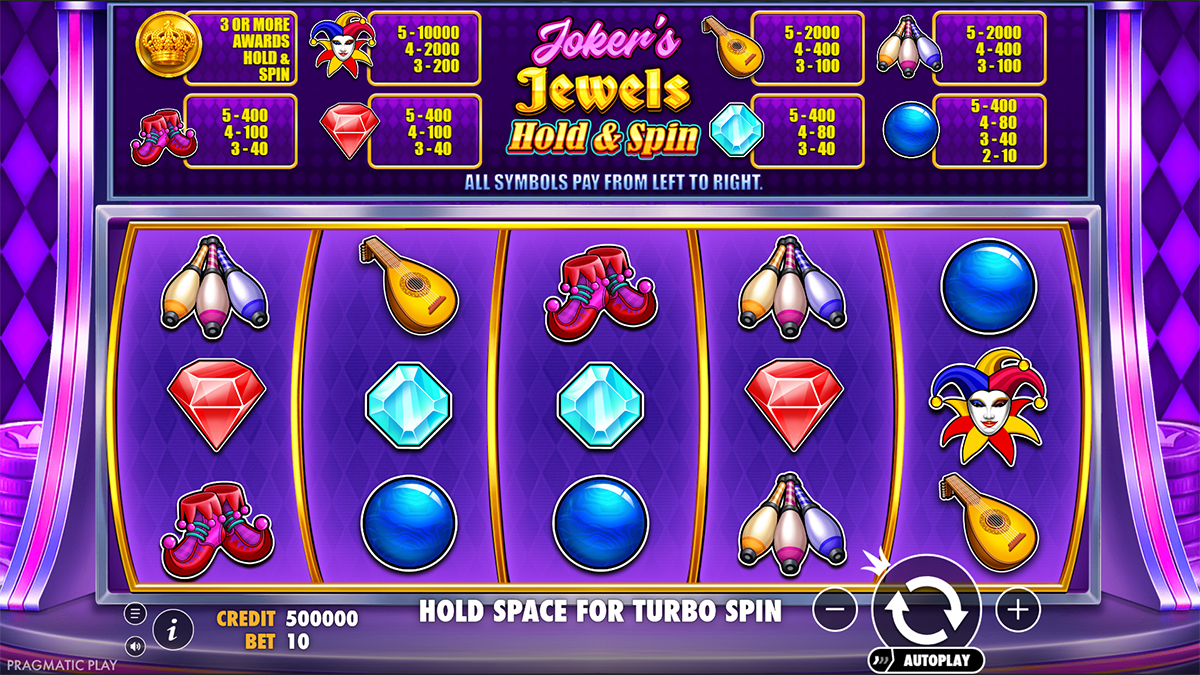Image resolution: width=1200 pixels, height=675 pixels.
Task: Open the hamburger settings menu
Action: [x=136, y=613]
